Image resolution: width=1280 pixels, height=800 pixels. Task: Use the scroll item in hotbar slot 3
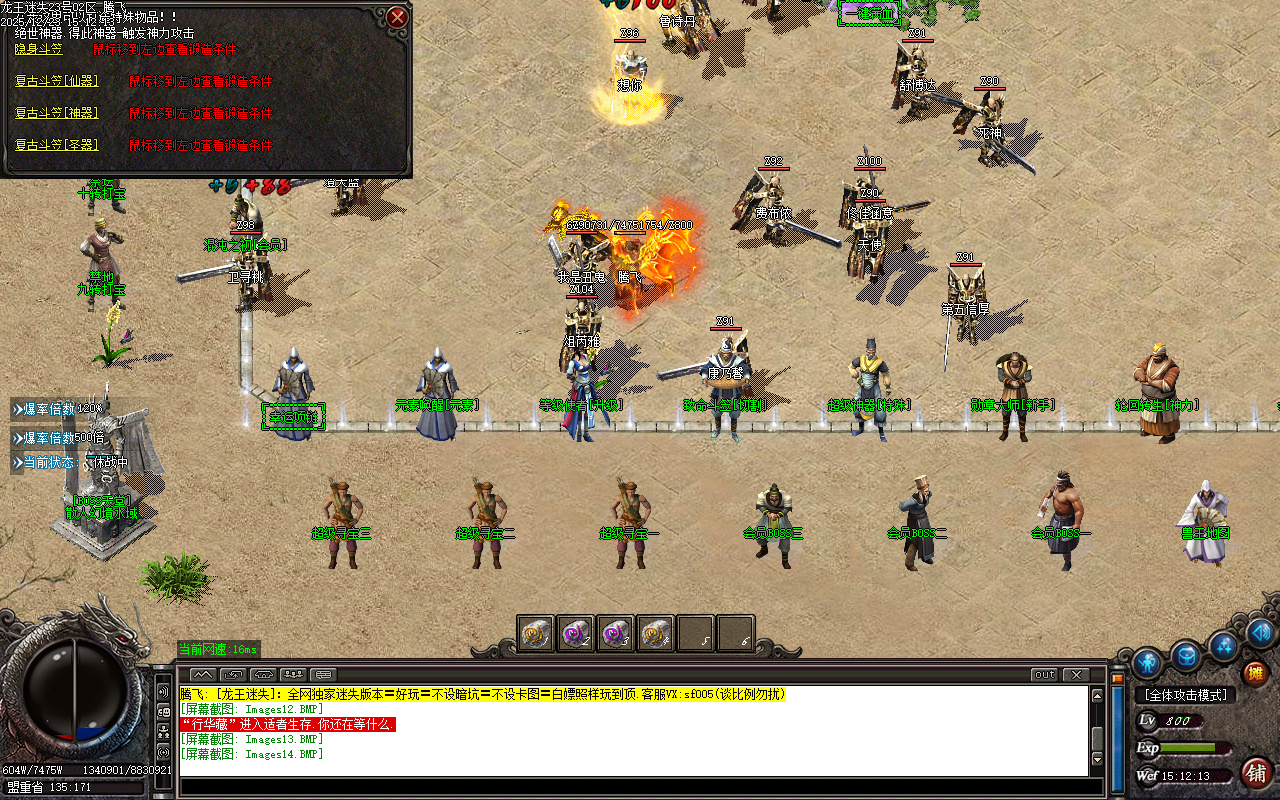[x=616, y=633]
